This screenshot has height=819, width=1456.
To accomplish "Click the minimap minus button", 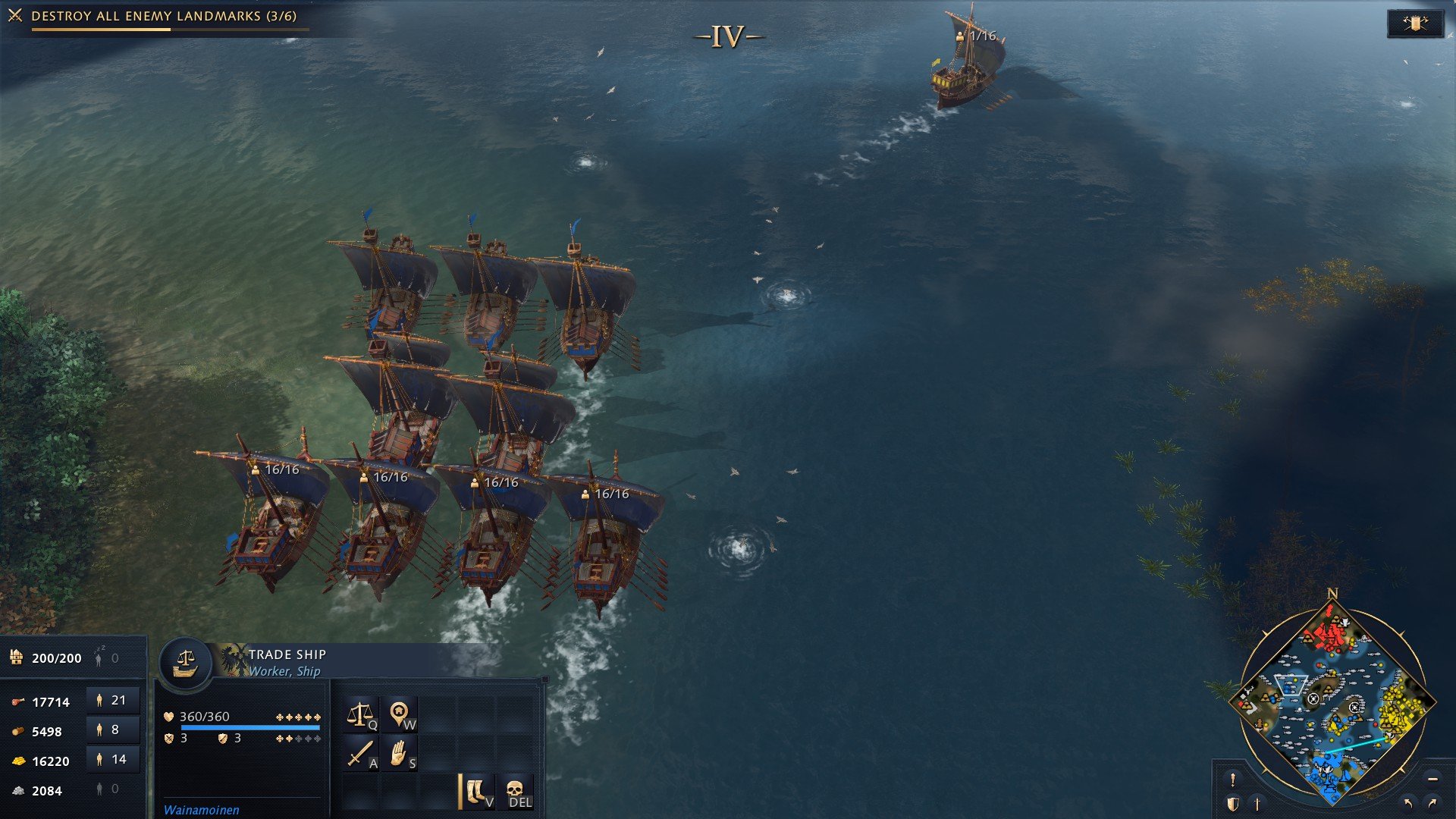I will point(1432,780).
